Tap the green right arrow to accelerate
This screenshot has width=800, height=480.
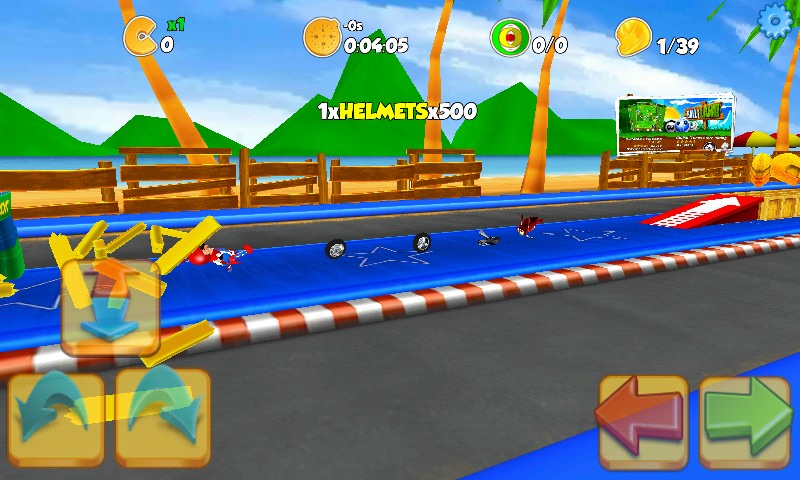click(745, 421)
